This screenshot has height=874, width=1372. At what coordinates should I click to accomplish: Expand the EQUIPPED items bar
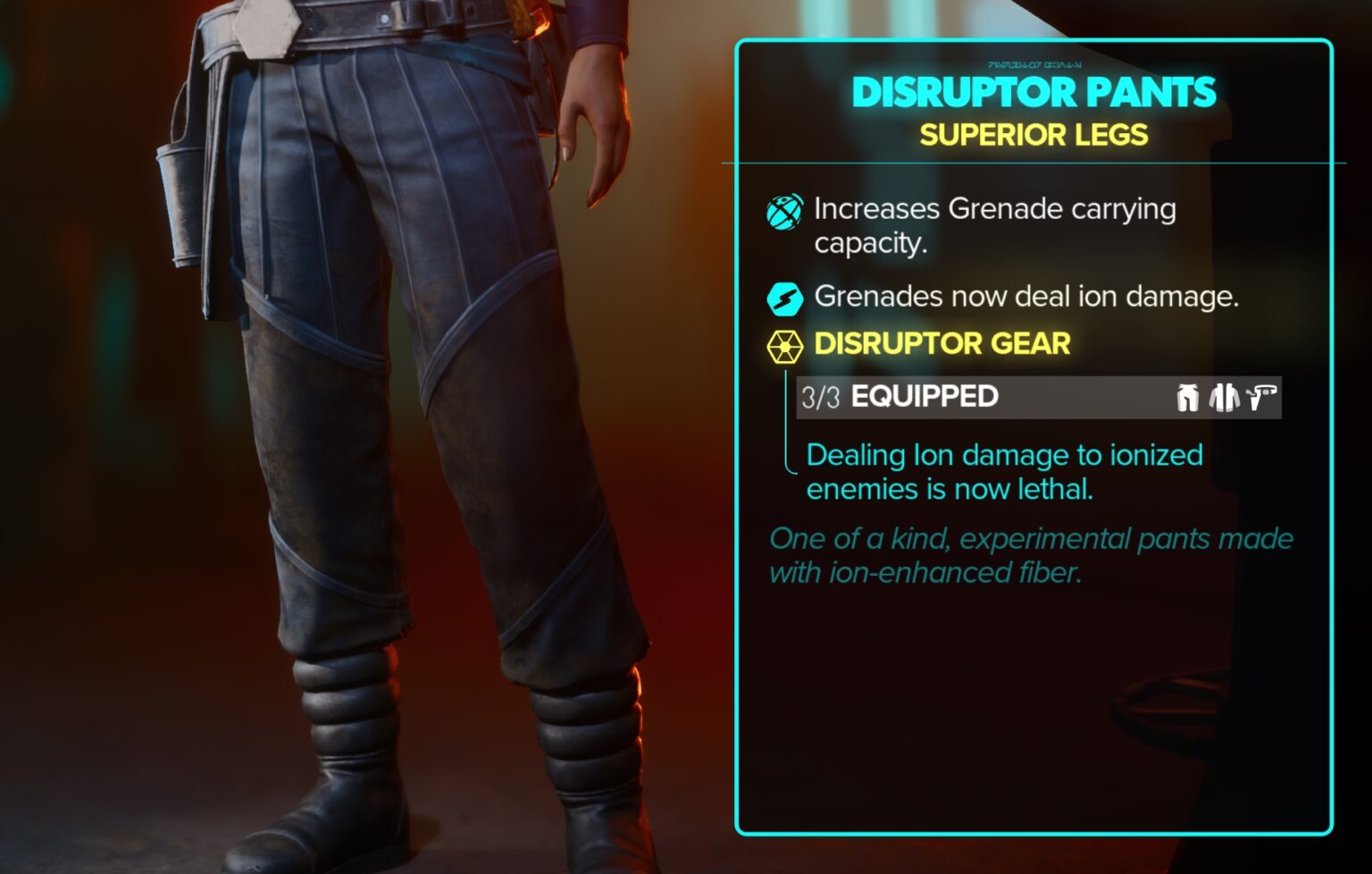coord(924,397)
